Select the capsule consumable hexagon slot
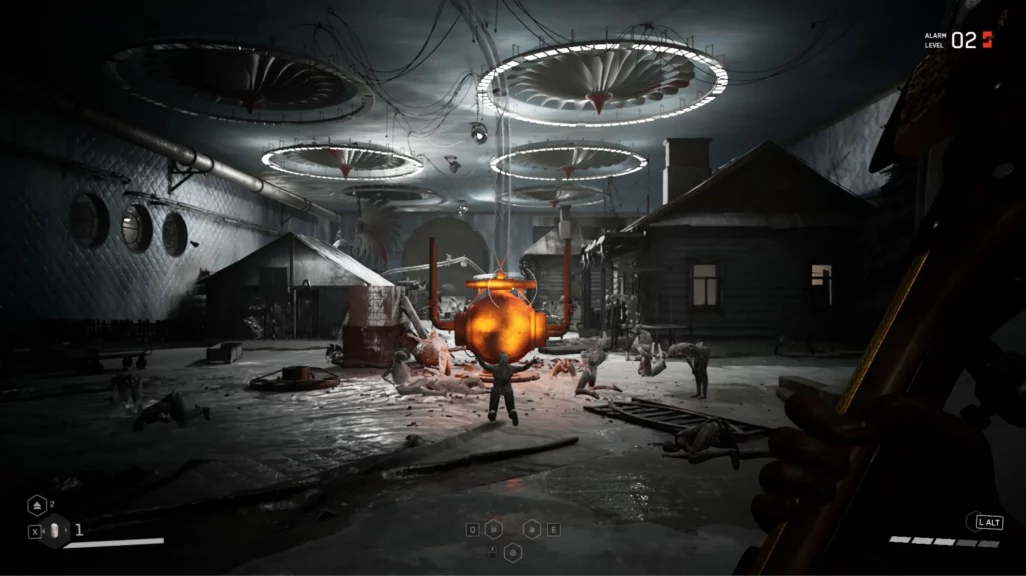This screenshot has height=576, width=1026. pos(55,531)
